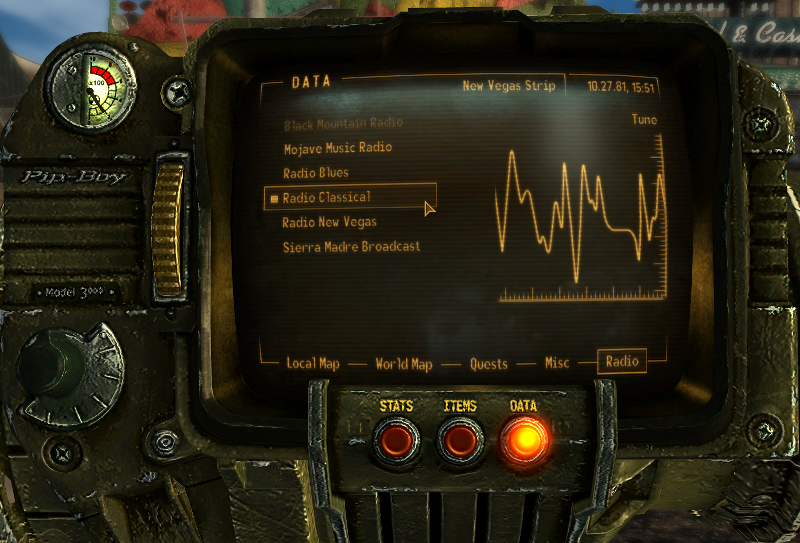
Task: Open ITEMS with its Pip-Boy button
Action: [x=460, y=440]
